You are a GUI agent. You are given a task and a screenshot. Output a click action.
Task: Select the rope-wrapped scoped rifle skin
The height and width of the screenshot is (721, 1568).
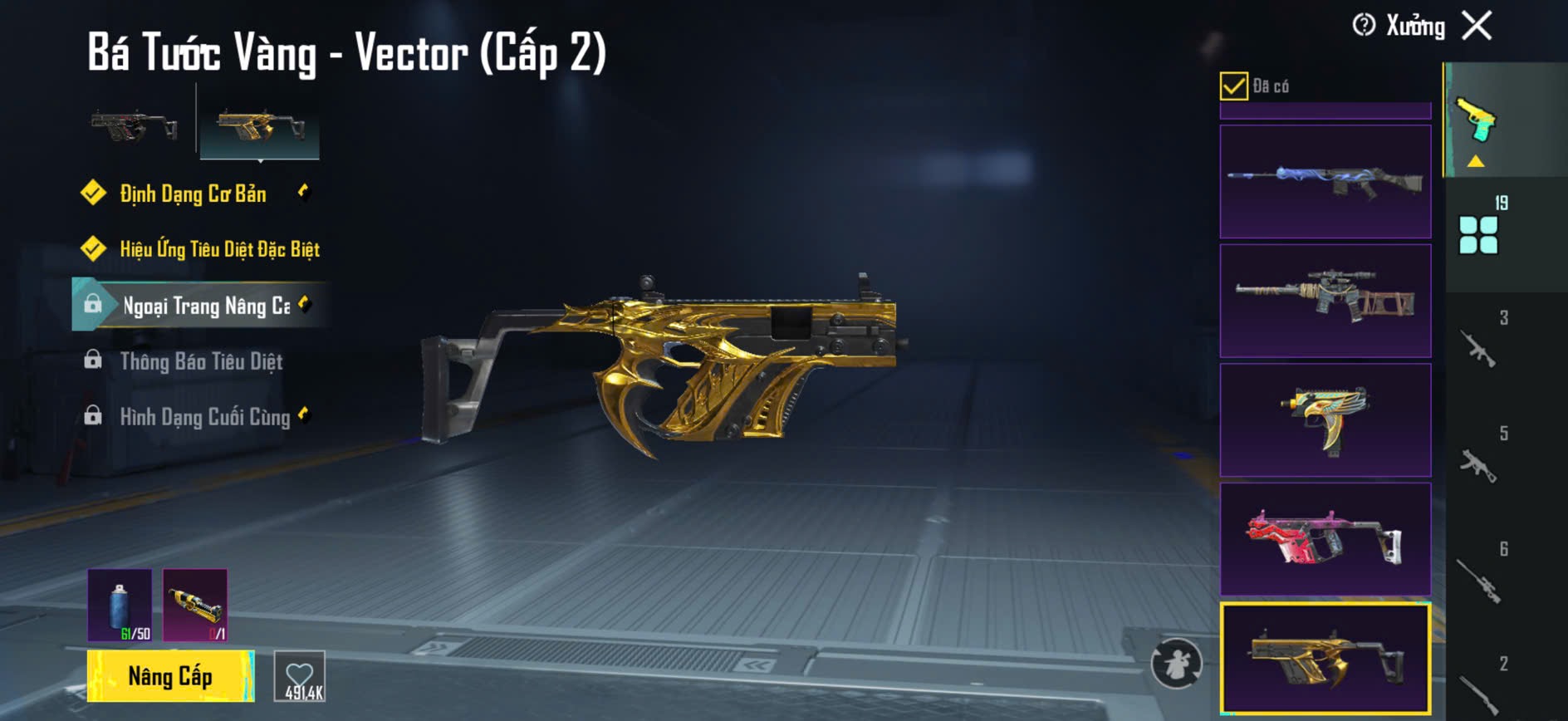click(x=1325, y=301)
